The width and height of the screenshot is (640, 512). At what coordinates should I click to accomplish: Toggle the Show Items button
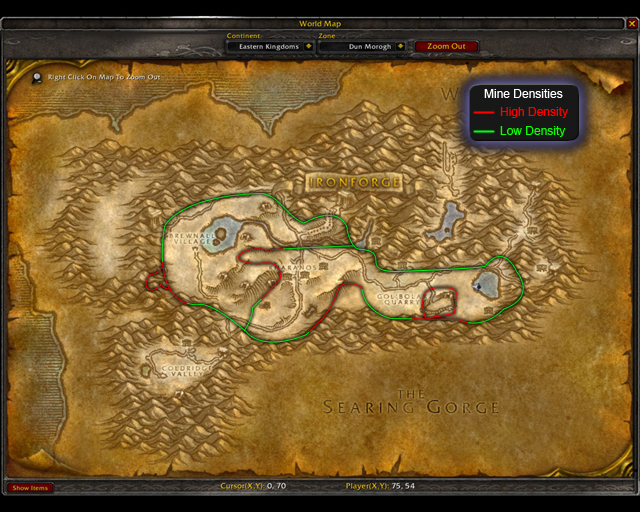(30, 488)
